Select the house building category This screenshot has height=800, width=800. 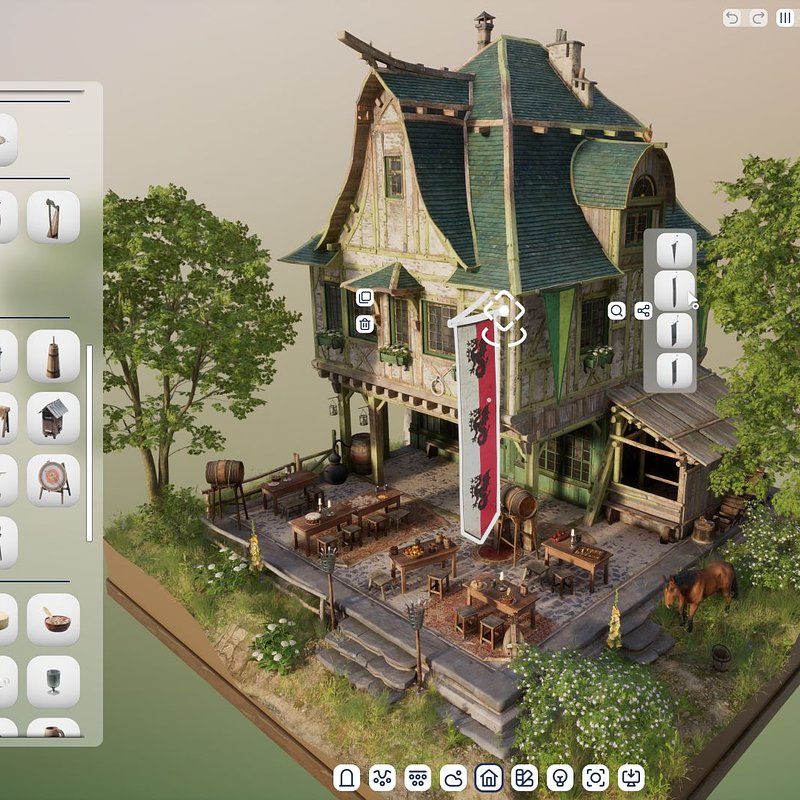point(489,777)
